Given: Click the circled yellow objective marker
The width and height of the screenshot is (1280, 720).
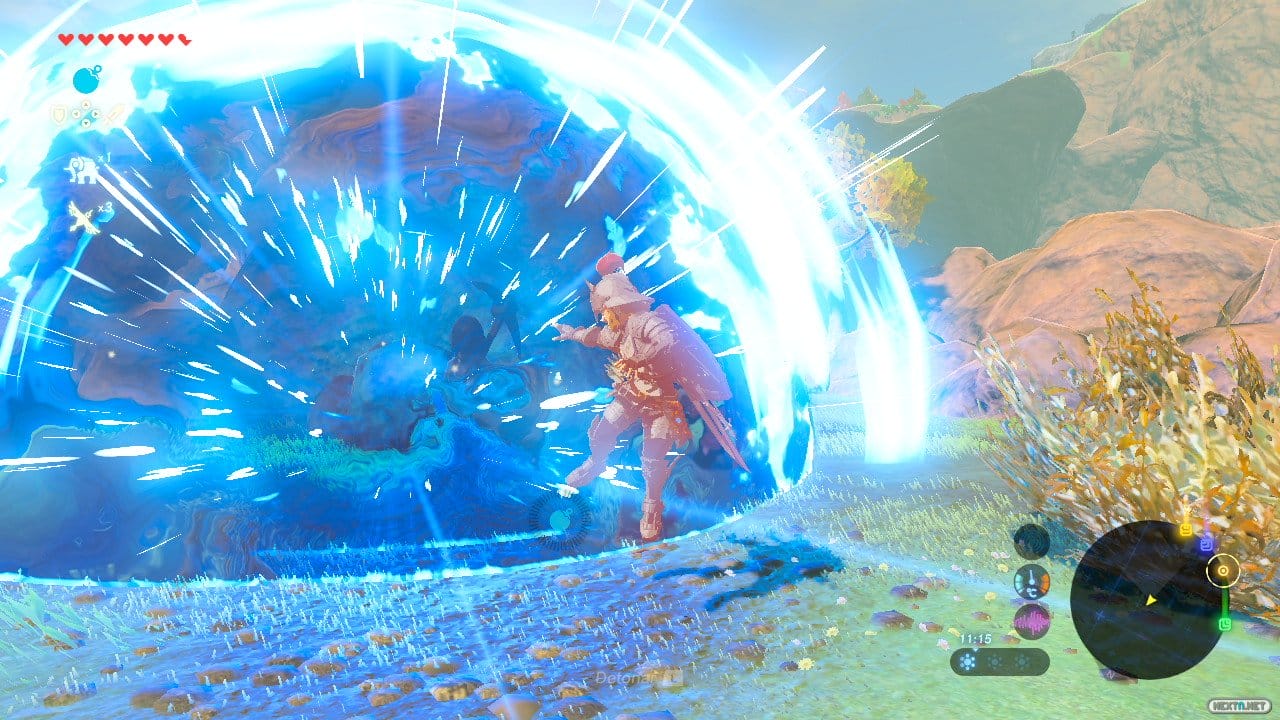Looking at the screenshot, I should [1221, 571].
